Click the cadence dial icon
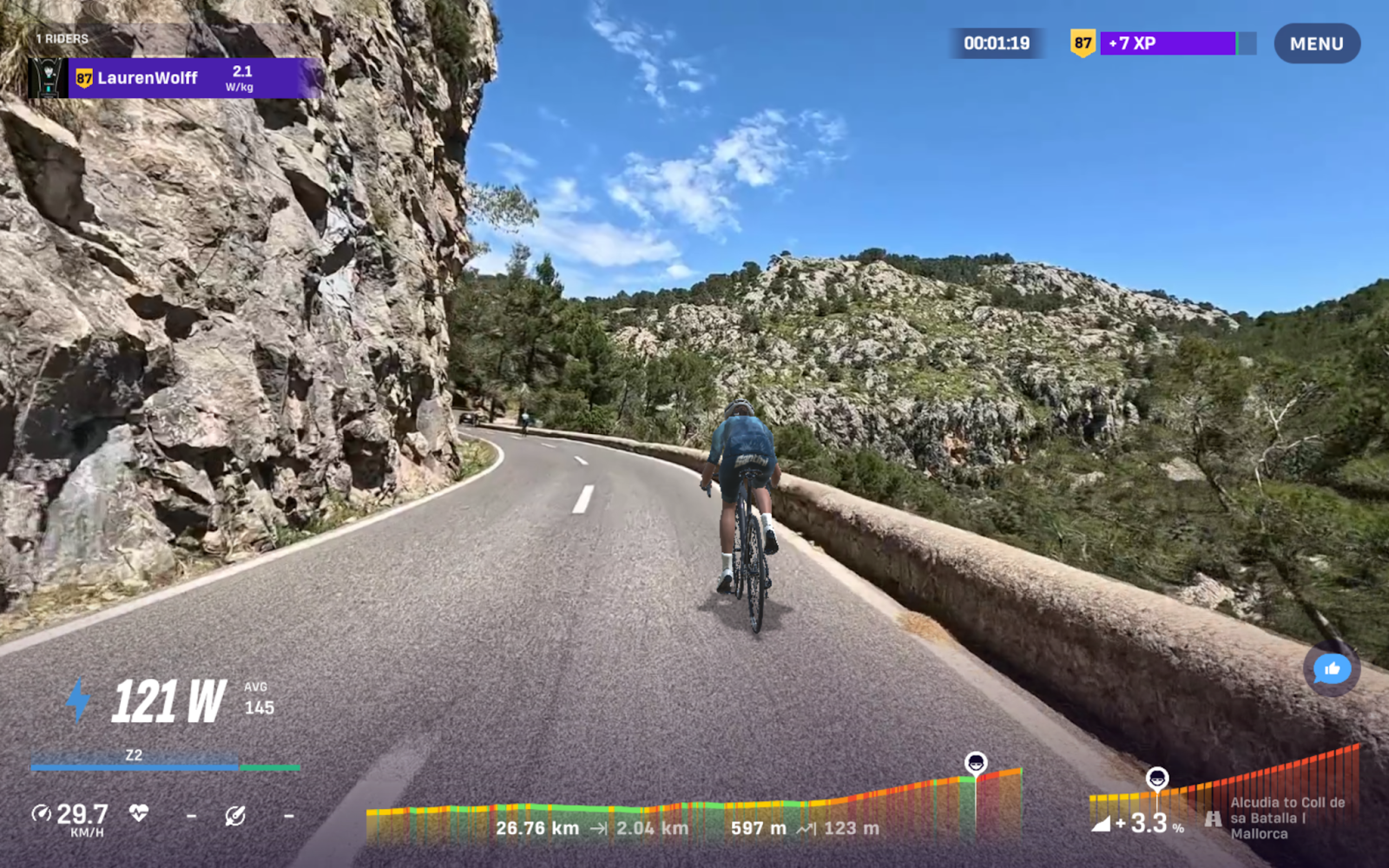This screenshot has height=868, width=1389. pos(234,816)
